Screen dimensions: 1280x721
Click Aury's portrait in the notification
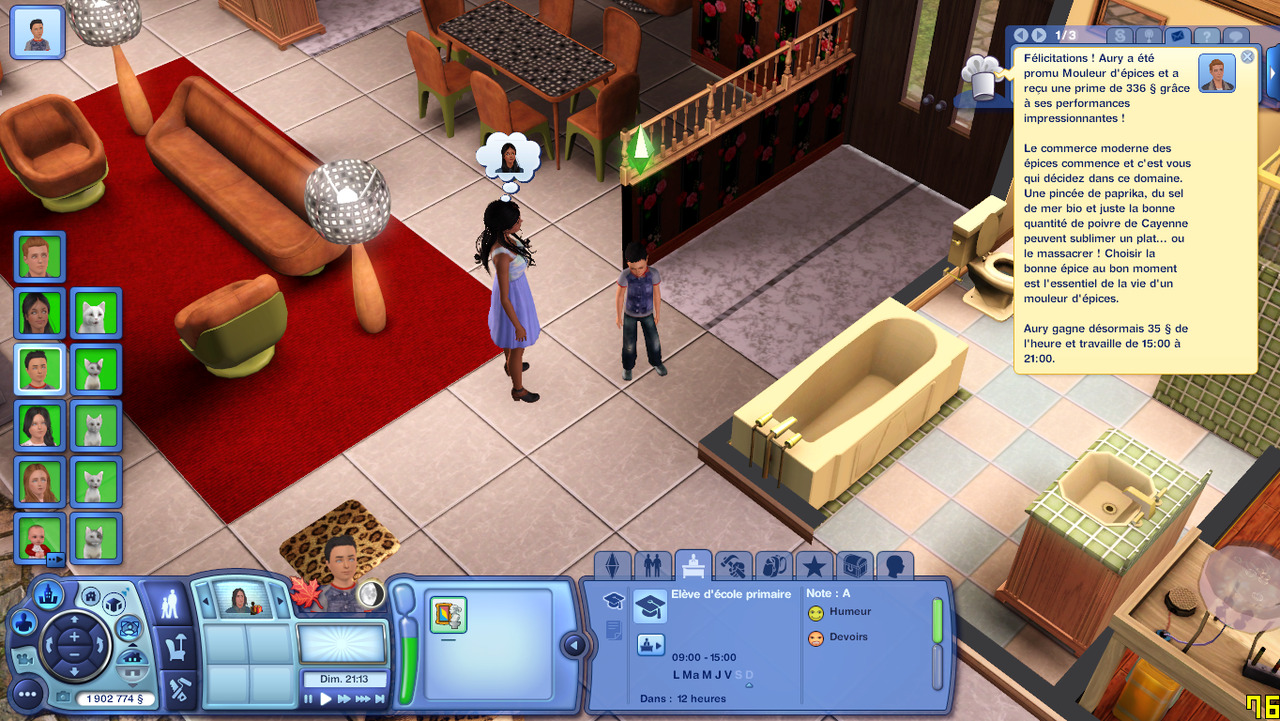pyautogui.click(x=1217, y=74)
